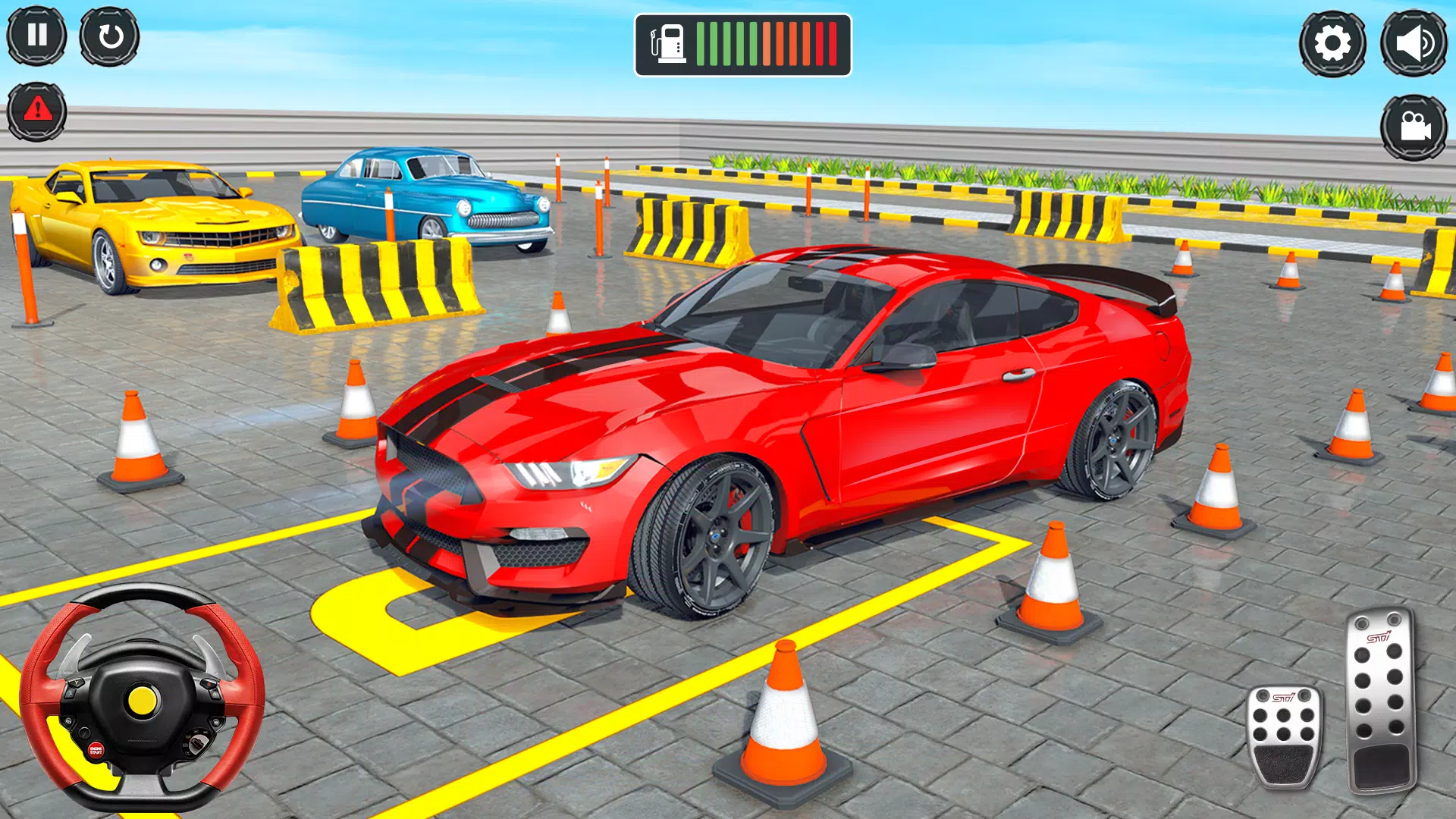Viewport: 1456px width, 819px height.
Task: Restart the current parking level
Action: (111, 36)
